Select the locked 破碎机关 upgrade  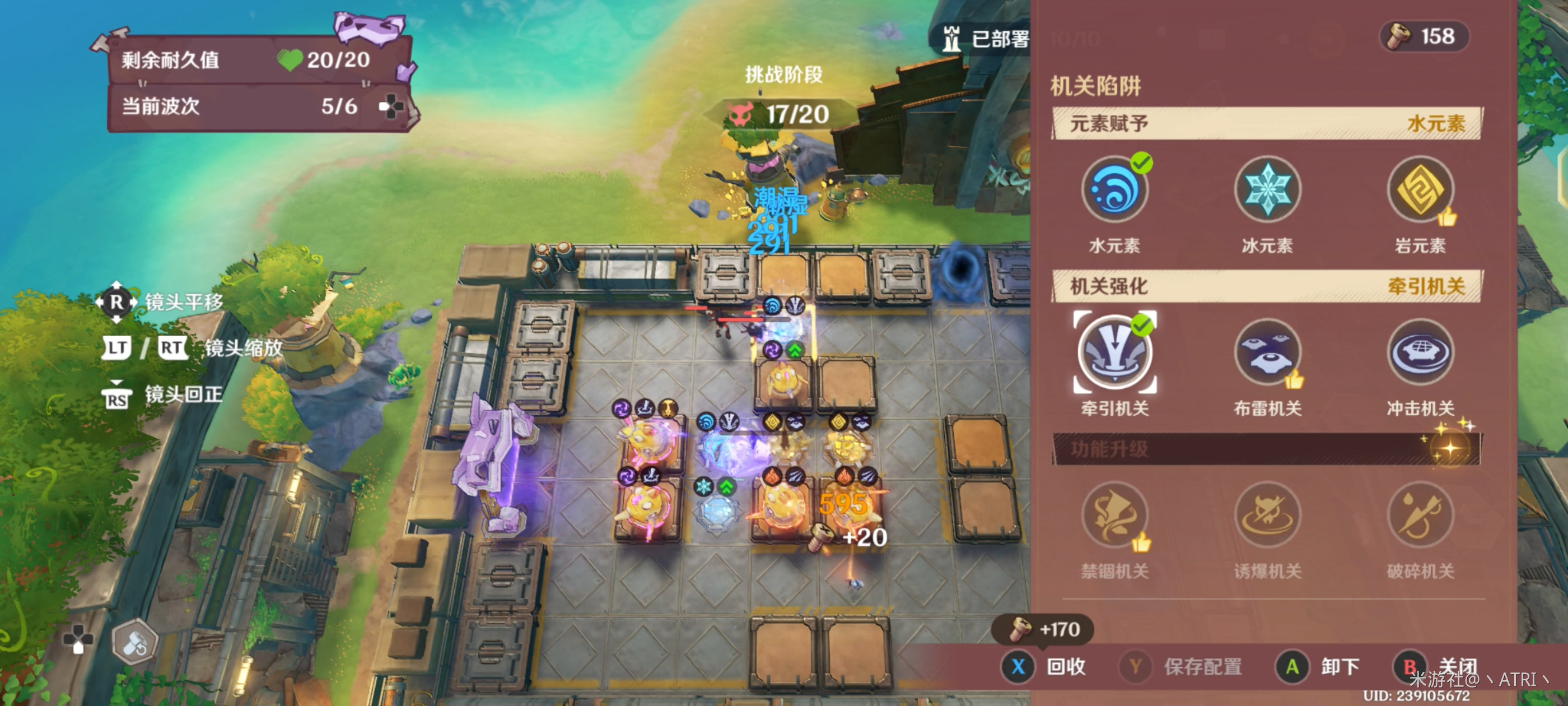pyautogui.click(x=1420, y=515)
